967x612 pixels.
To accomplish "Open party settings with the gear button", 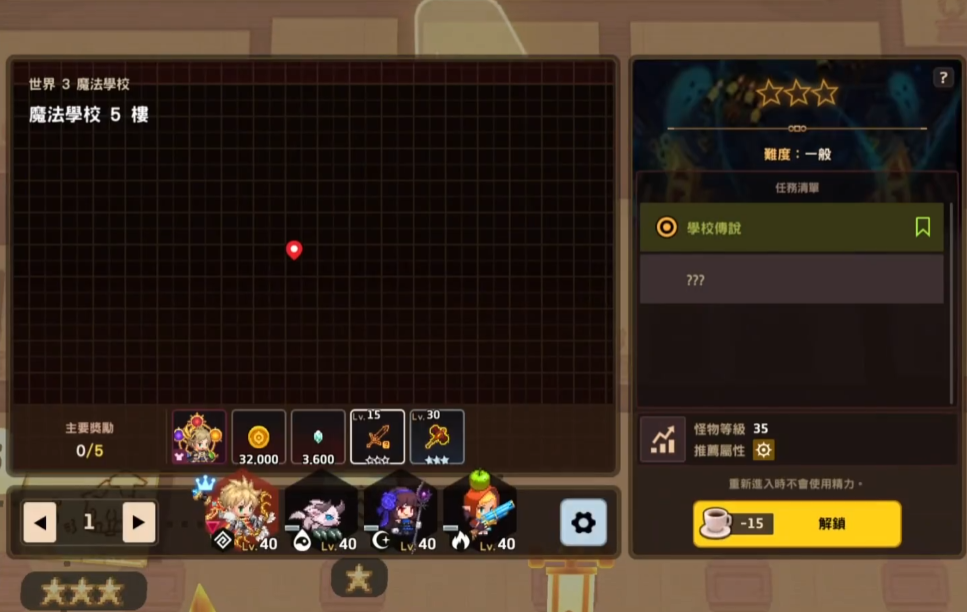I will pyautogui.click(x=583, y=522).
